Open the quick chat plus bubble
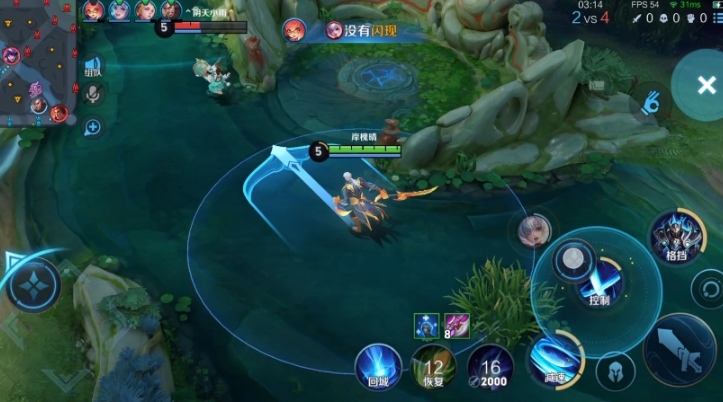The width and height of the screenshot is (723, 402). coord(92,127)
